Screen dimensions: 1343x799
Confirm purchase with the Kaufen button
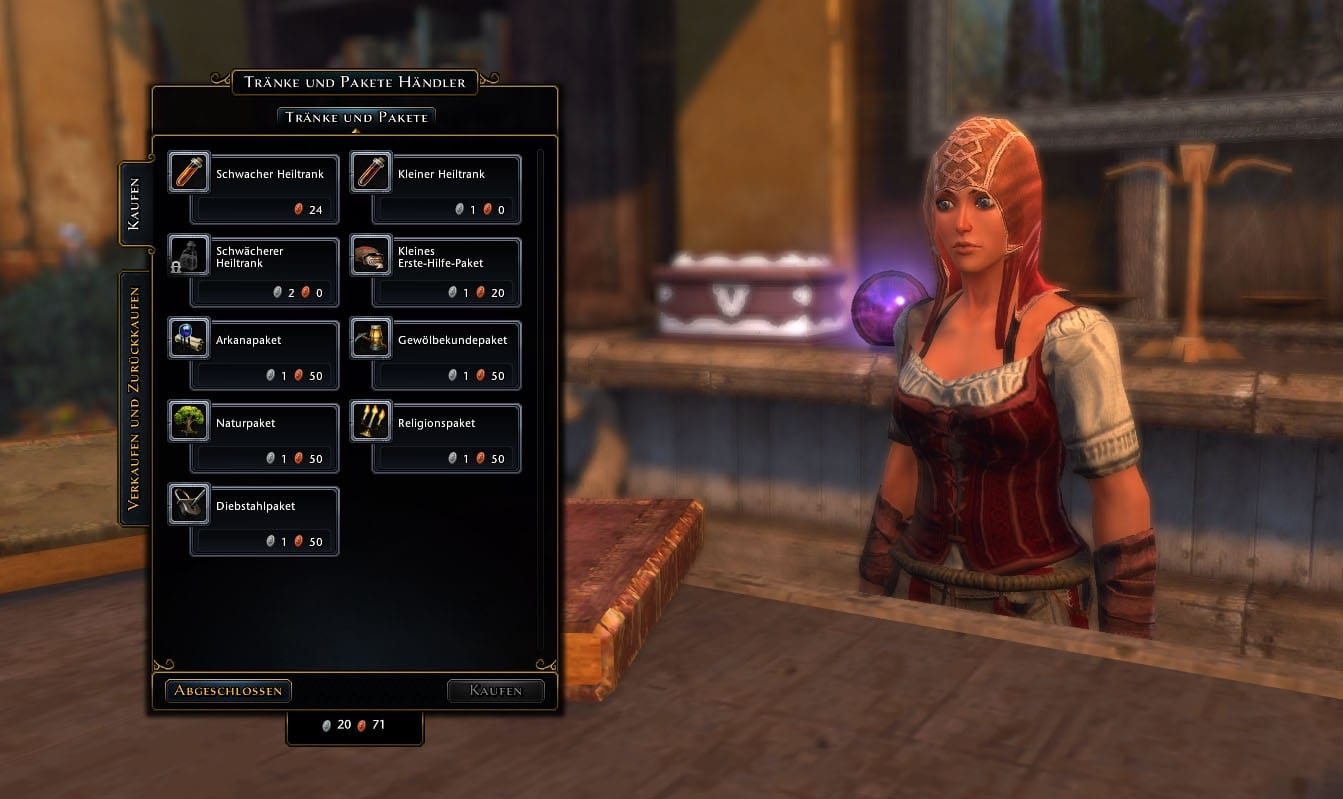[x=495, y=690]
